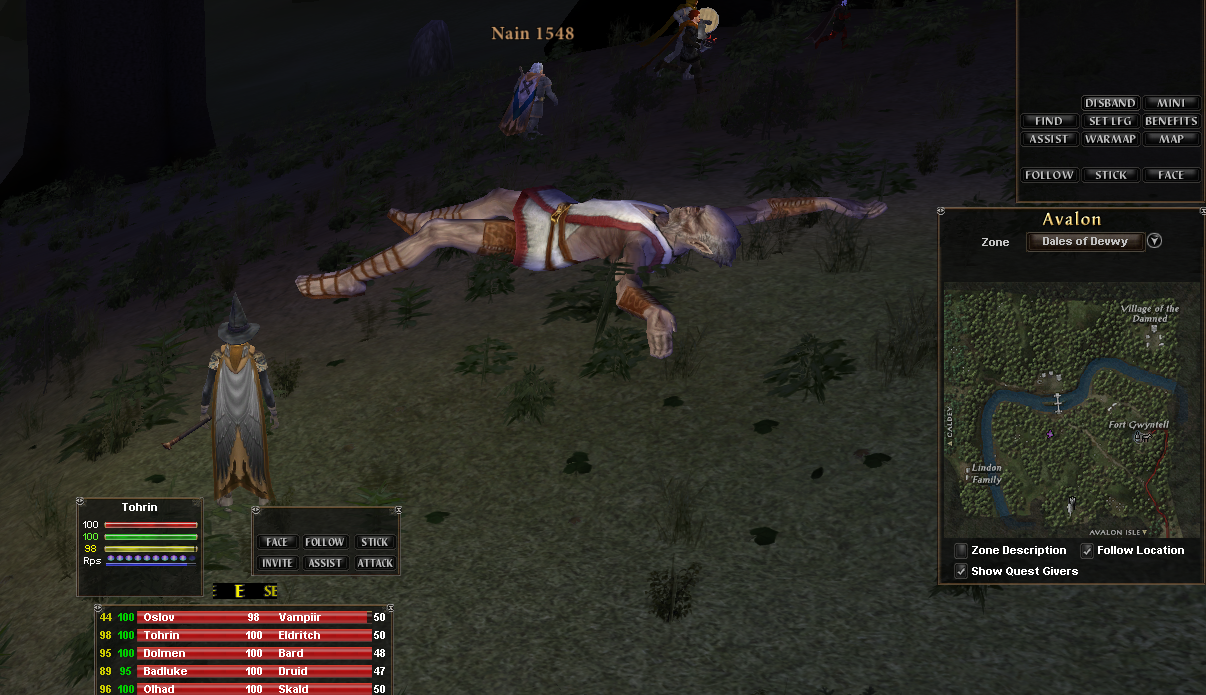Toggle the SET LFG button

pos(1110,121)
